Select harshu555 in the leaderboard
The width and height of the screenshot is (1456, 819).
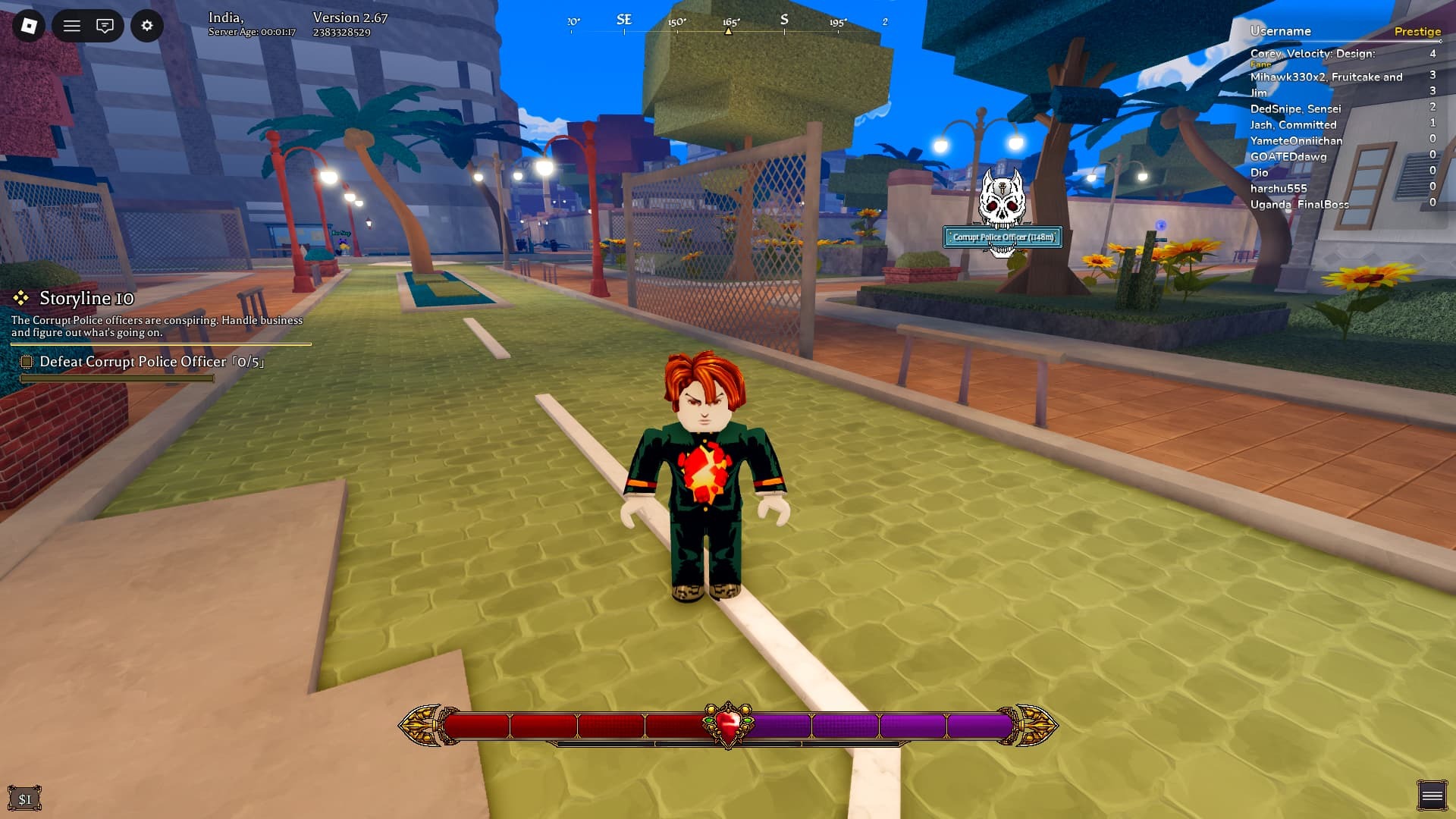coord(1279,189)
